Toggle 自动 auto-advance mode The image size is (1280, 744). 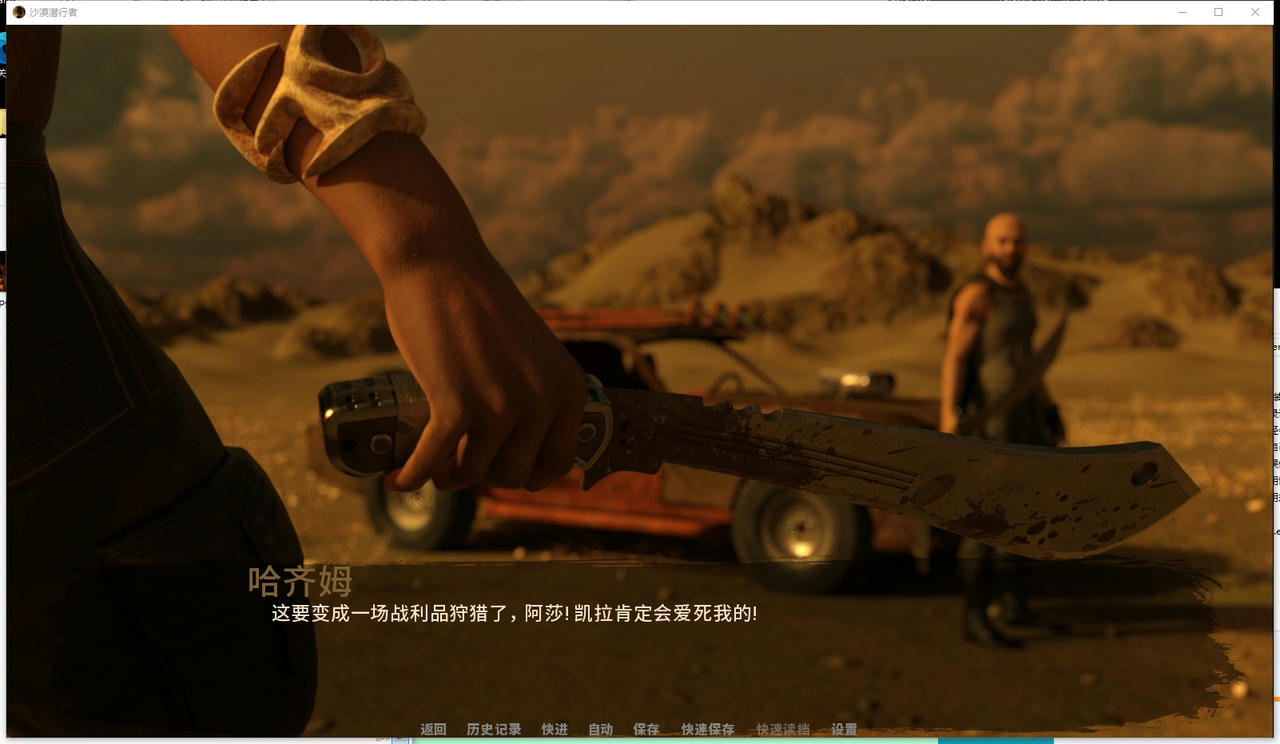600,729
